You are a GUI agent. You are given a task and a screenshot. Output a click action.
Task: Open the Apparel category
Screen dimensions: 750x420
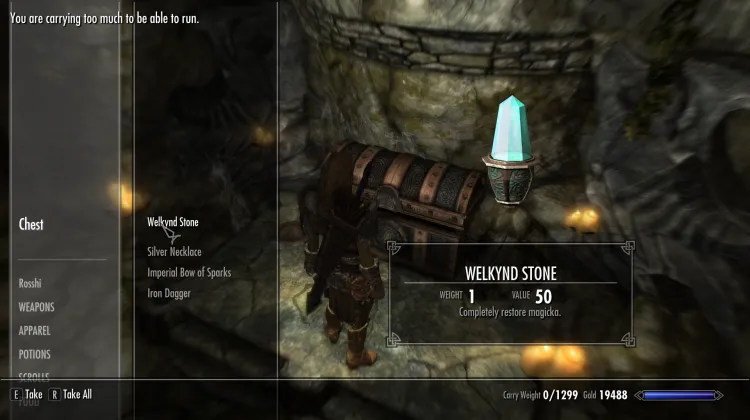(34, 331)
